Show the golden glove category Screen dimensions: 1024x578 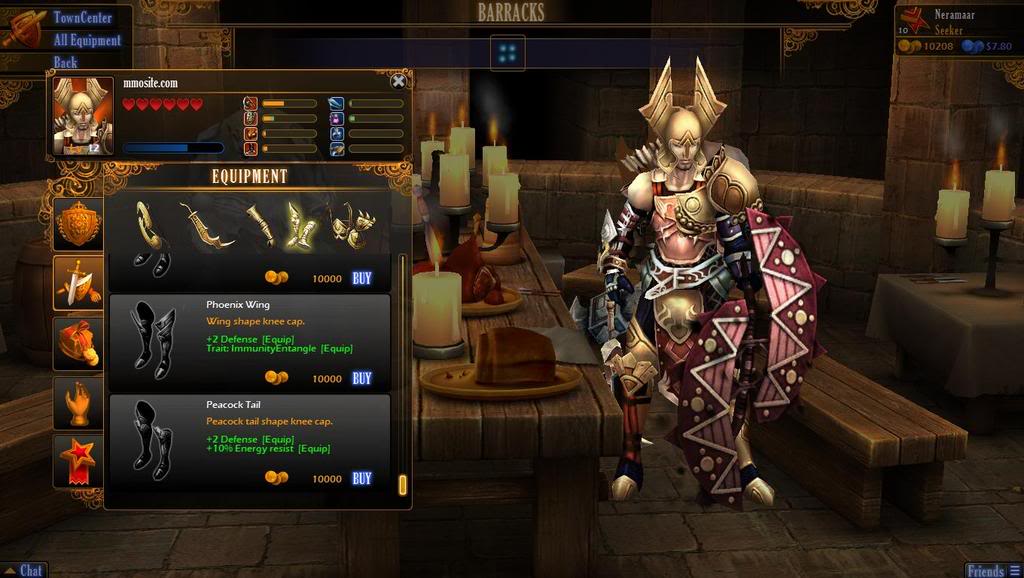pos(78,402)
